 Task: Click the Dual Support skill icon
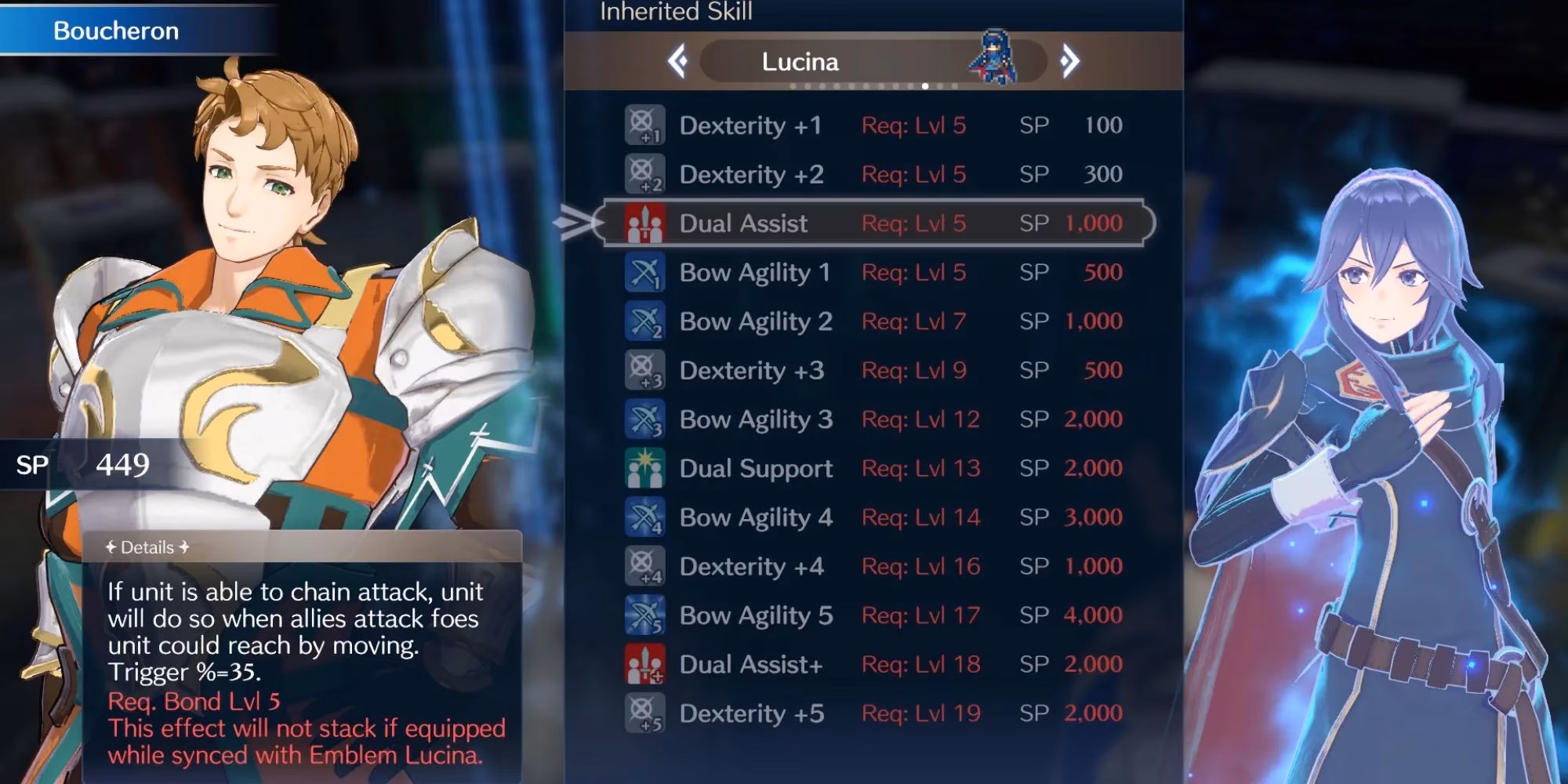[x=643, y=468]
